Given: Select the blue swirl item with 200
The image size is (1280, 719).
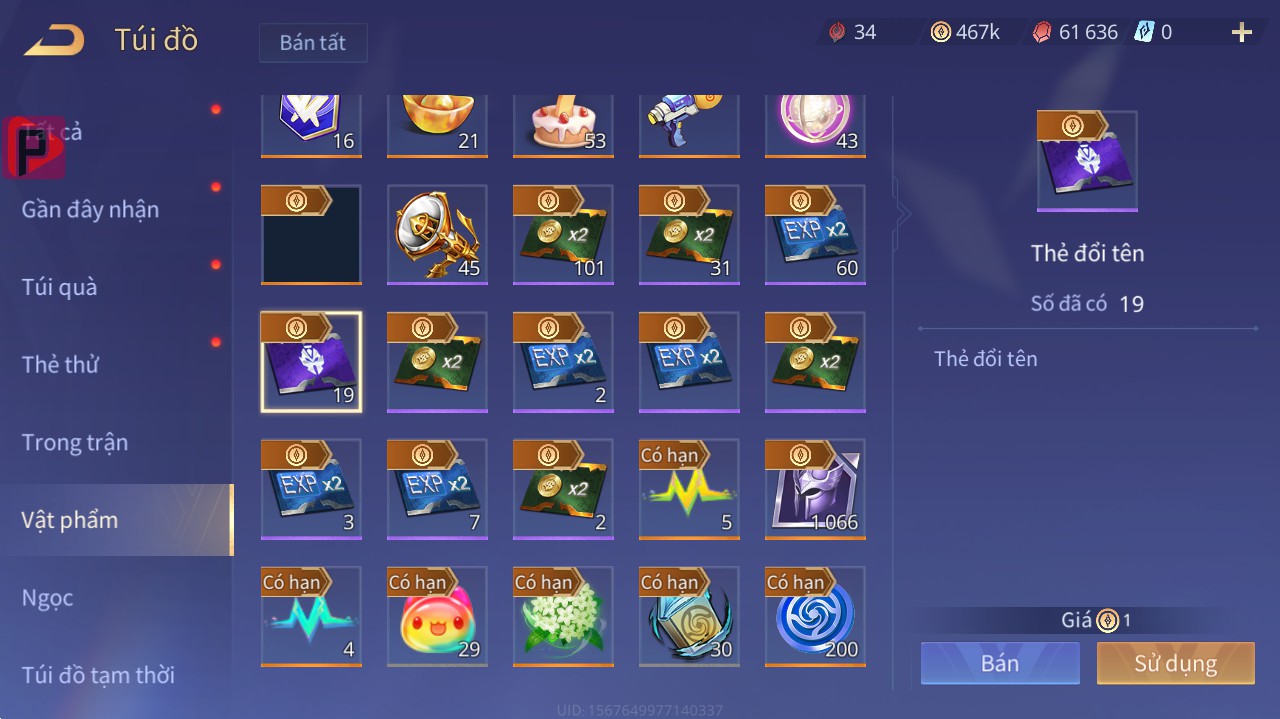Looking at the screenshot, I should pos(815,616).
